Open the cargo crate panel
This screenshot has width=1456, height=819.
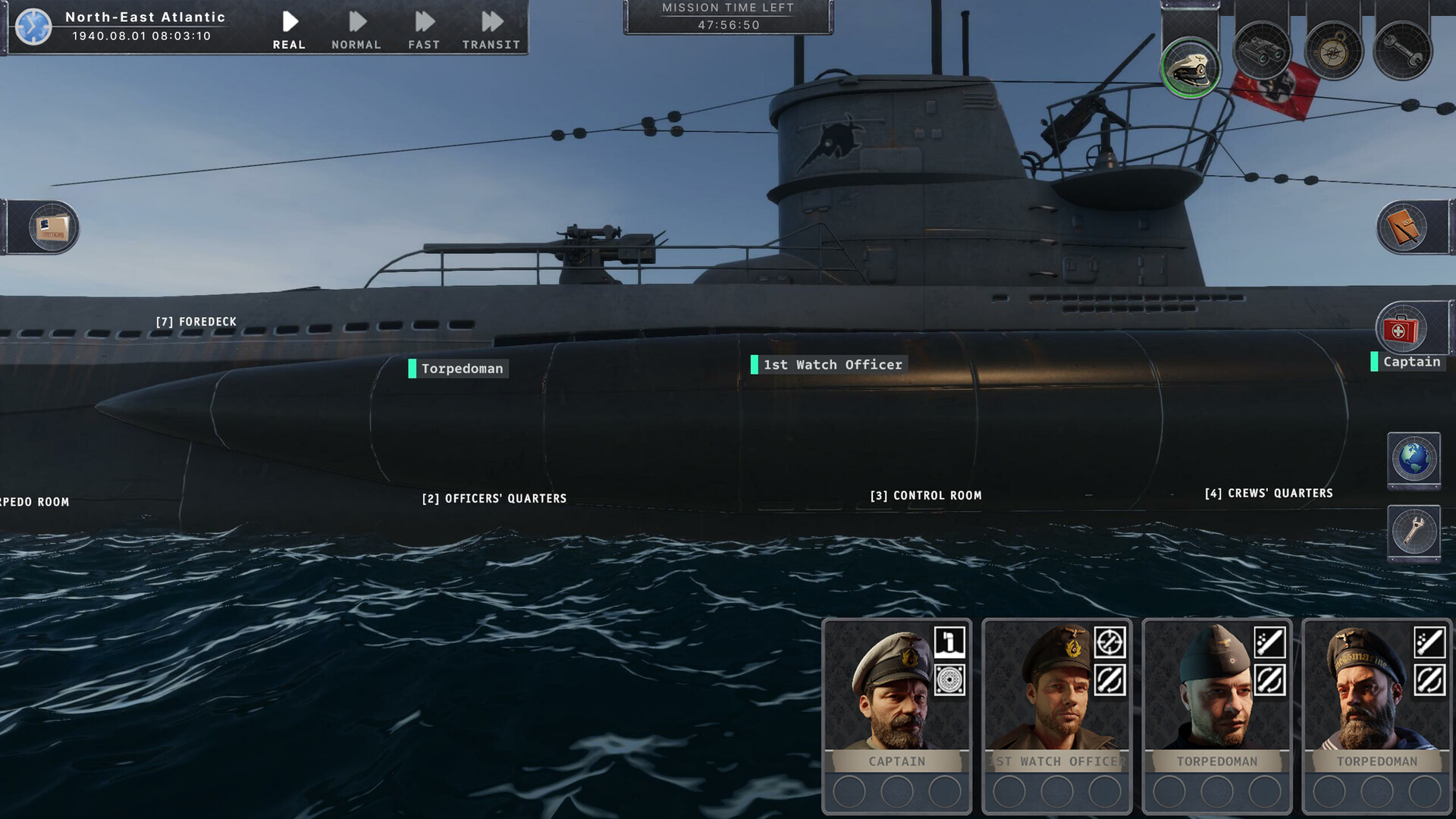53,227
